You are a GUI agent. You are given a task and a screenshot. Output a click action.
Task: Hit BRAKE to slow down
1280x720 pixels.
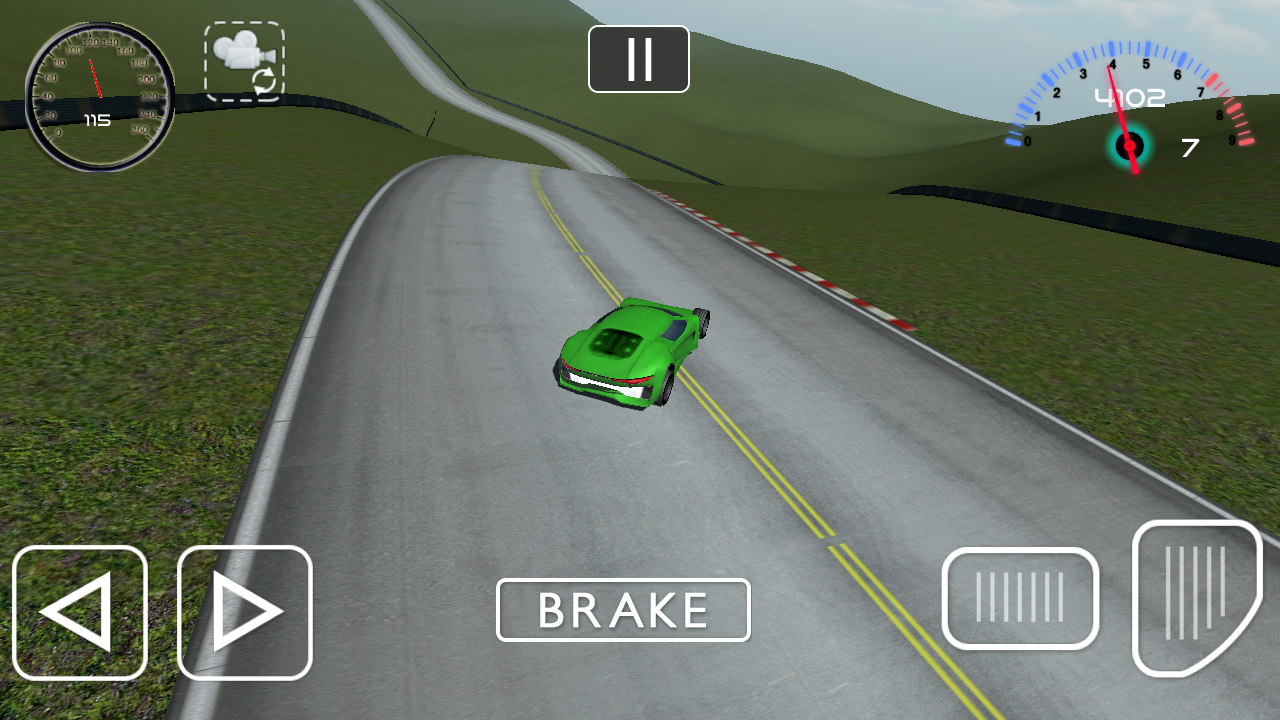(623, 609)
